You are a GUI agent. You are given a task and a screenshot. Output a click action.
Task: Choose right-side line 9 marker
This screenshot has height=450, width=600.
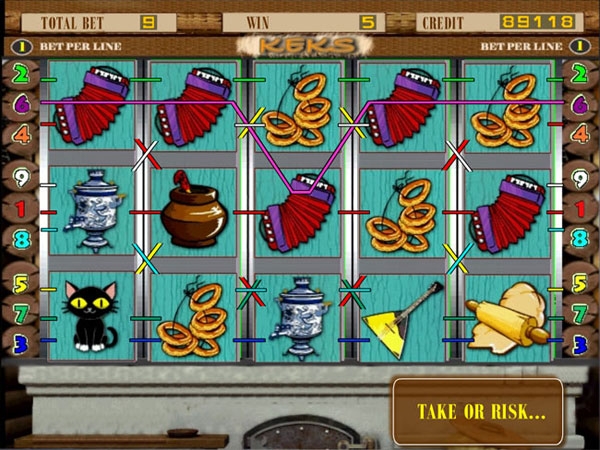(x=579, y=180)
